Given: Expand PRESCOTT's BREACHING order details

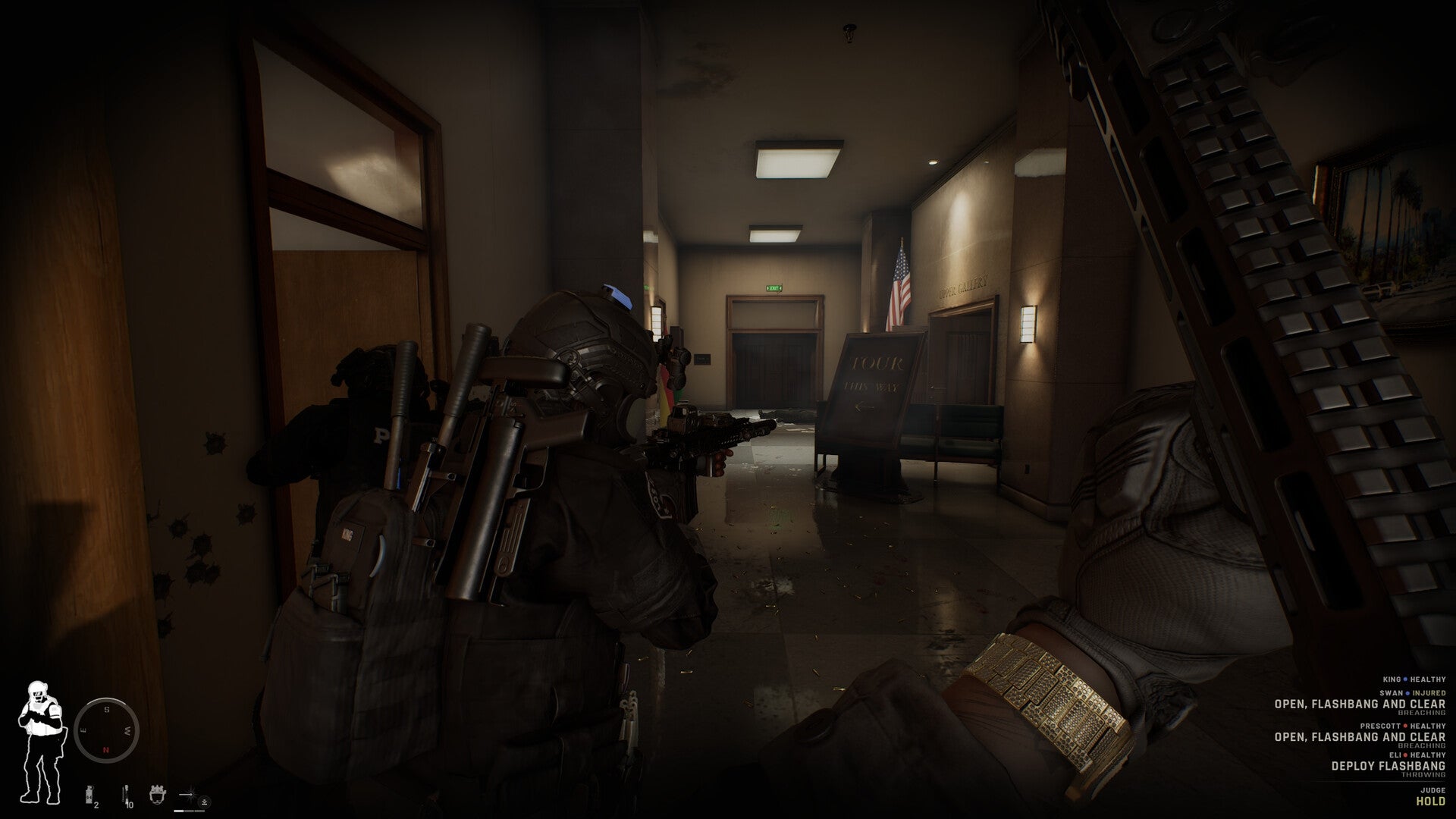Looking at the screenshot, I should (1420, 745).
